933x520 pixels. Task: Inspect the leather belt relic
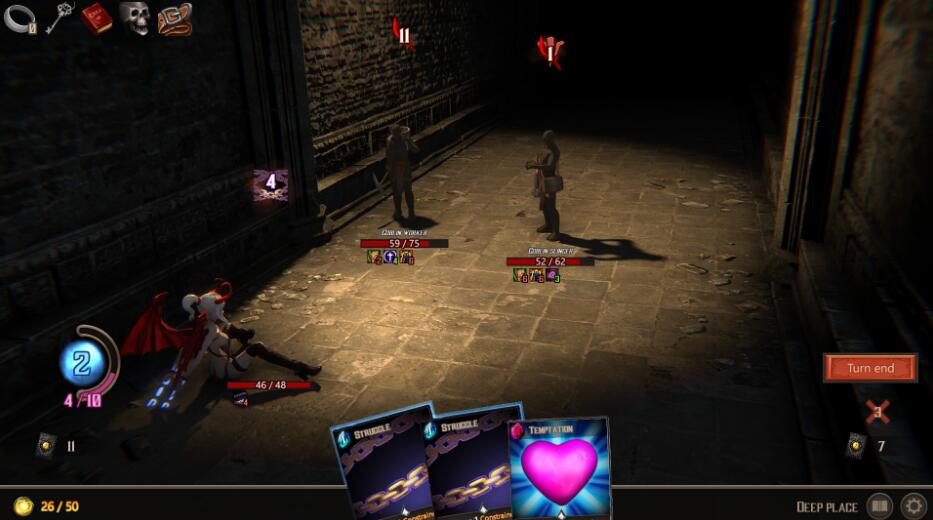point(174,18)
